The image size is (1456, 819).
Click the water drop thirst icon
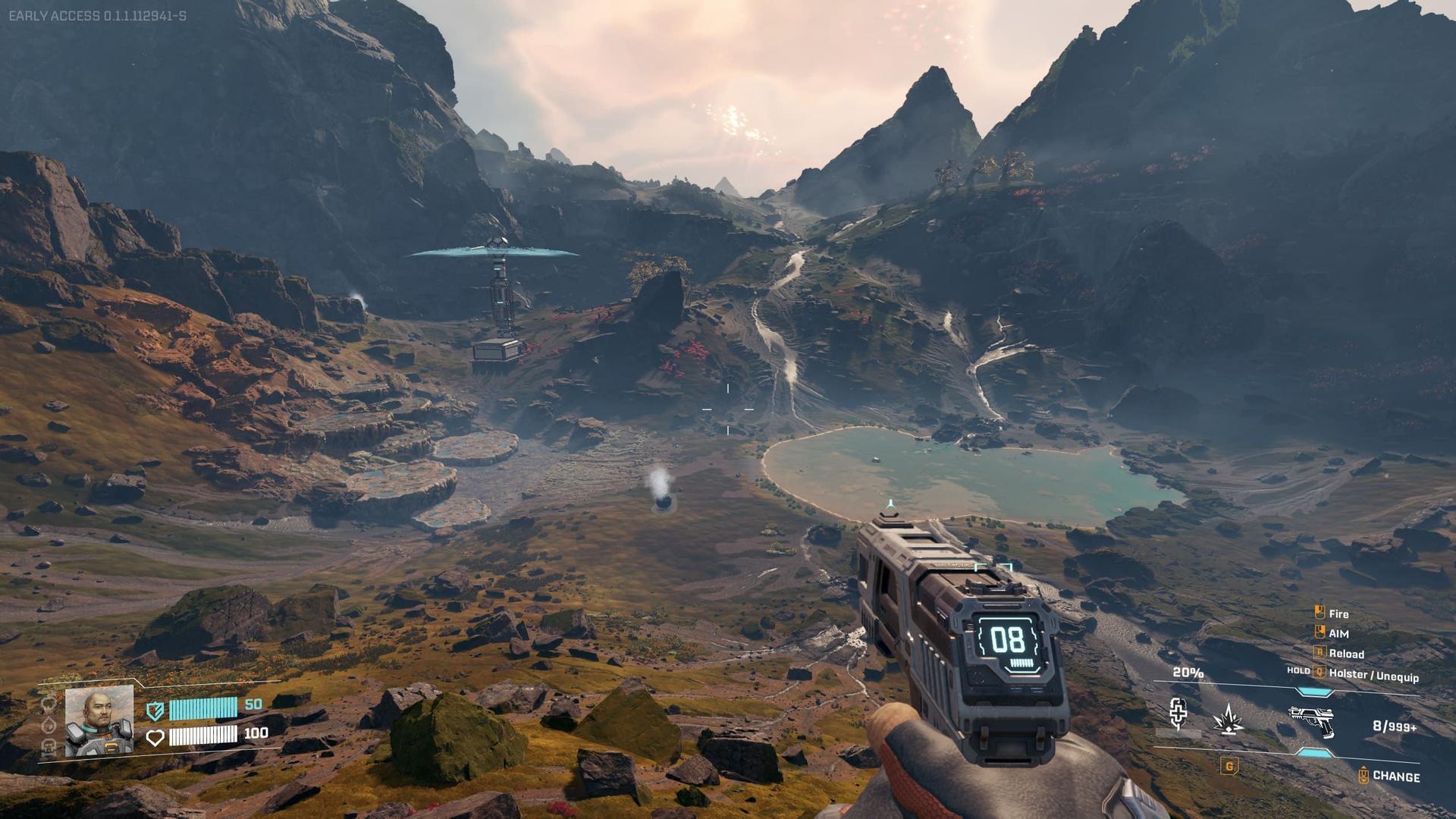pos(49,725)
